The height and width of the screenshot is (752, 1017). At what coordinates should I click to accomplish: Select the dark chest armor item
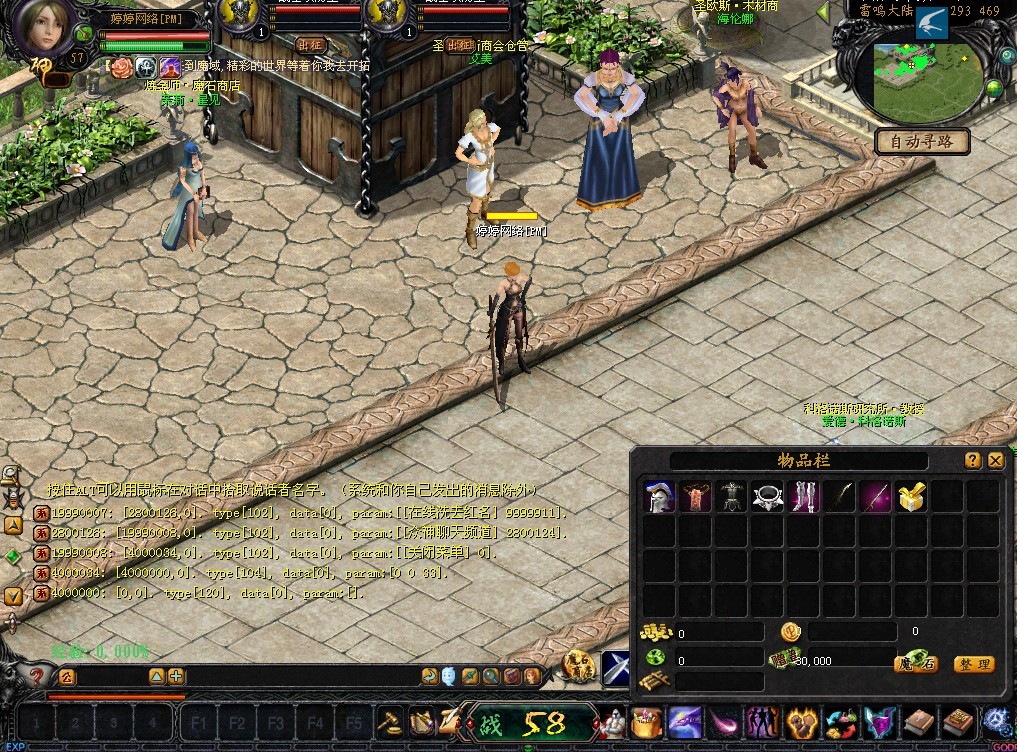(x=732, y=497)
